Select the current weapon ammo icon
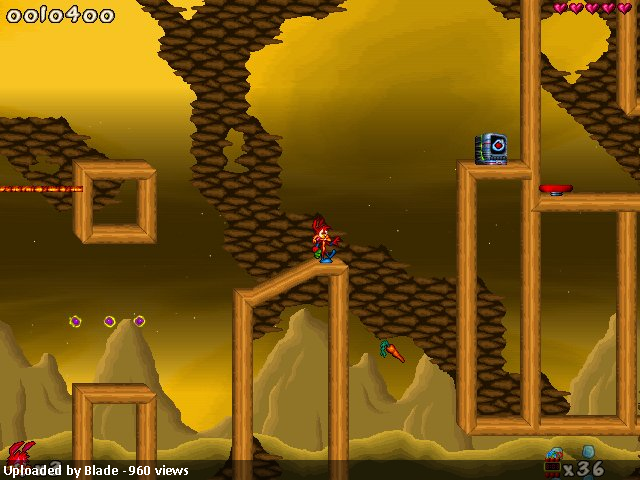640x480 pixels. click(553, 463)
